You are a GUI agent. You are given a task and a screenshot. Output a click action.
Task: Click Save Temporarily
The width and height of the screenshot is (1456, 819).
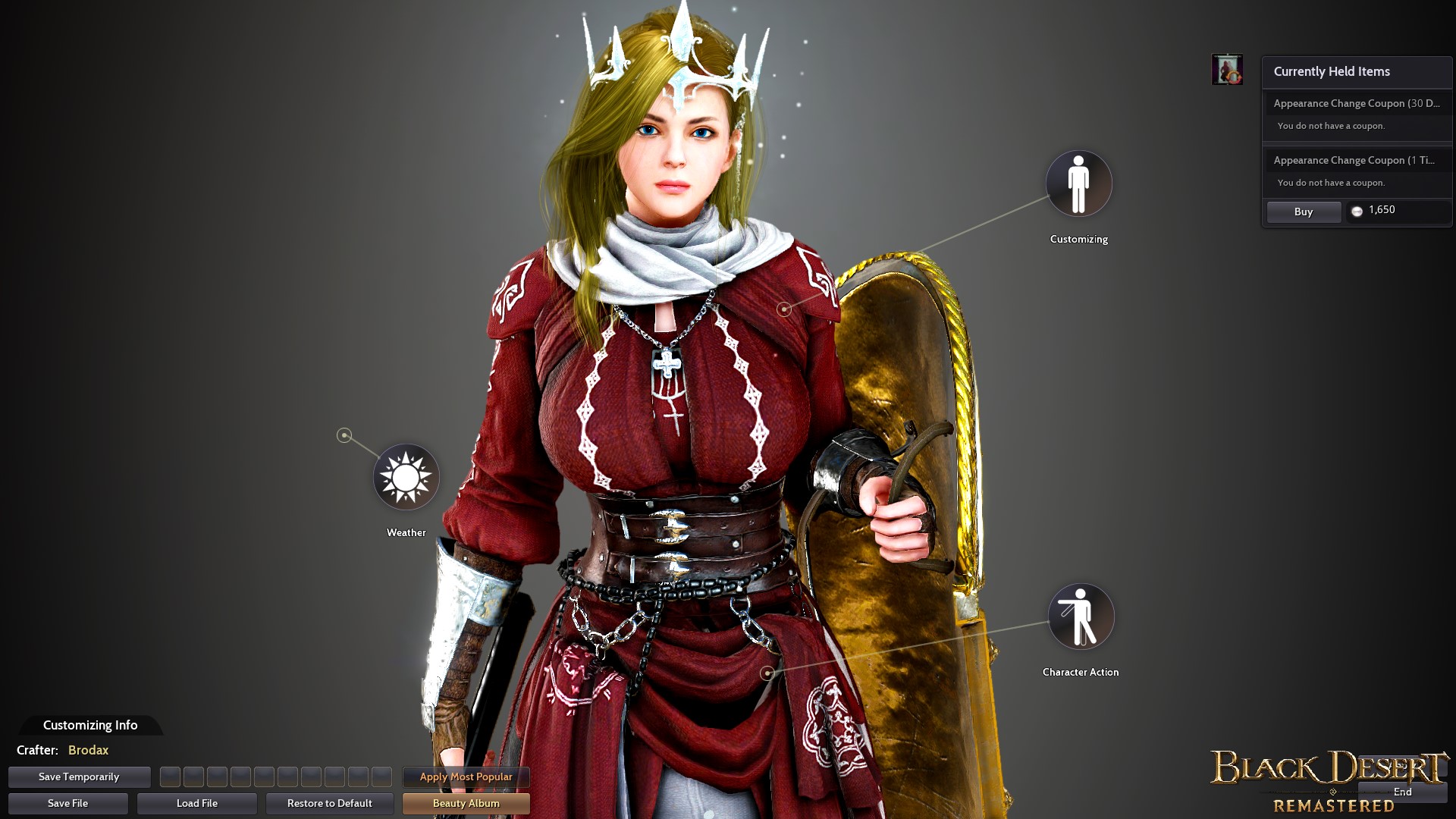(x=79, y=777)
